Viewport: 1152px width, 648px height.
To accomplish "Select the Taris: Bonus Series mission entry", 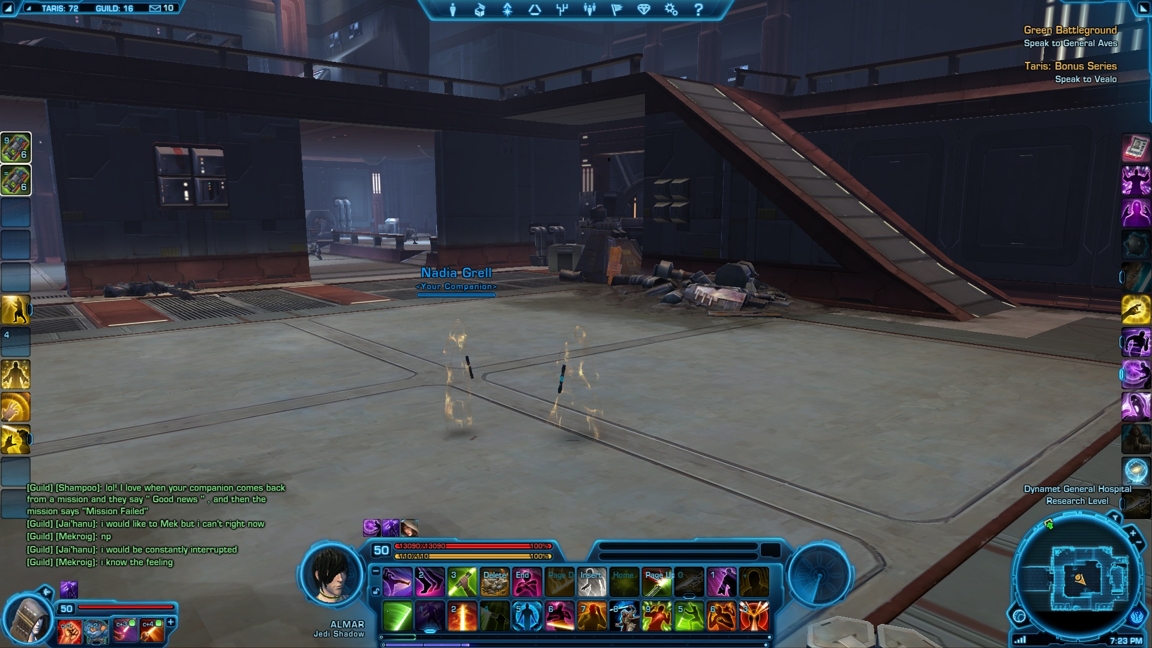I will [x=1070, y=66].
